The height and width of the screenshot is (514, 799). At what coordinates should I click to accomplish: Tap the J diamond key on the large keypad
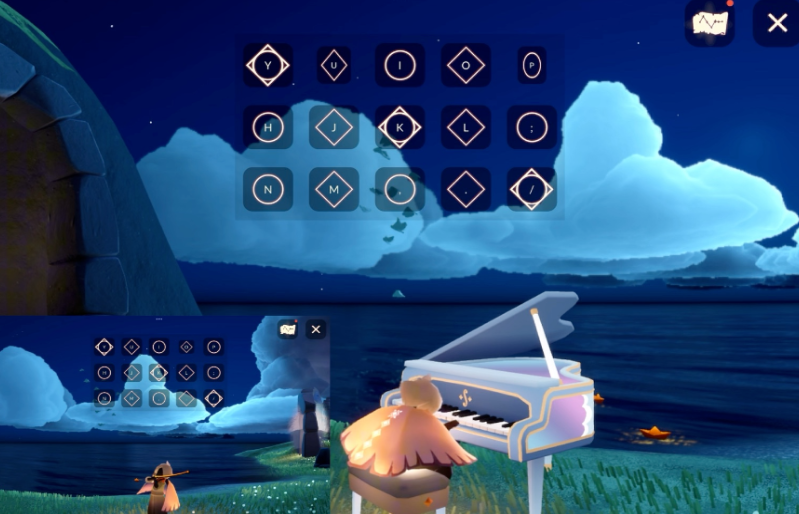tap(334, 127)
